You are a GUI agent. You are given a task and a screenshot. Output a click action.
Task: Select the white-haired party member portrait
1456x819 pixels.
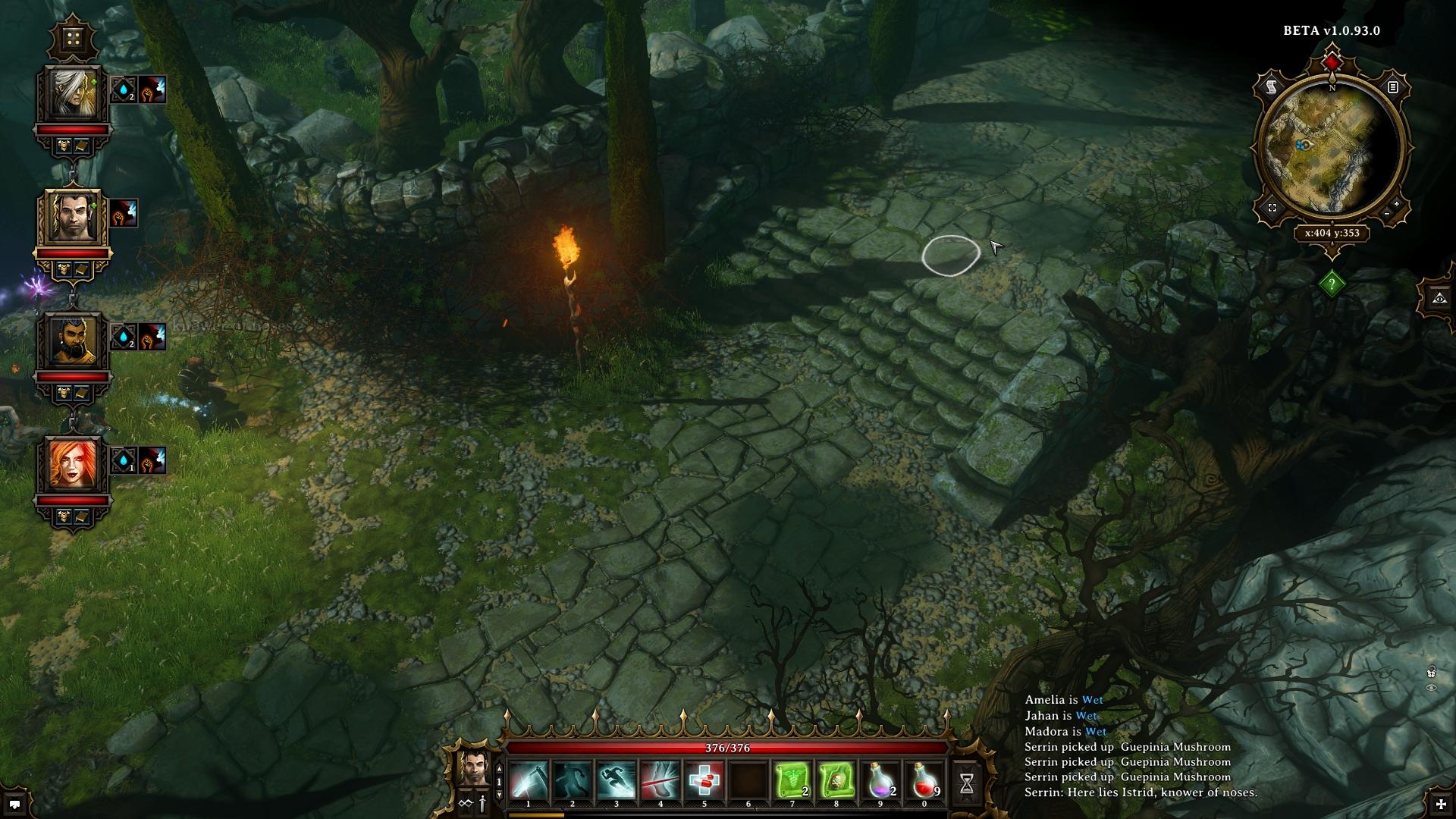pos(74,93)
